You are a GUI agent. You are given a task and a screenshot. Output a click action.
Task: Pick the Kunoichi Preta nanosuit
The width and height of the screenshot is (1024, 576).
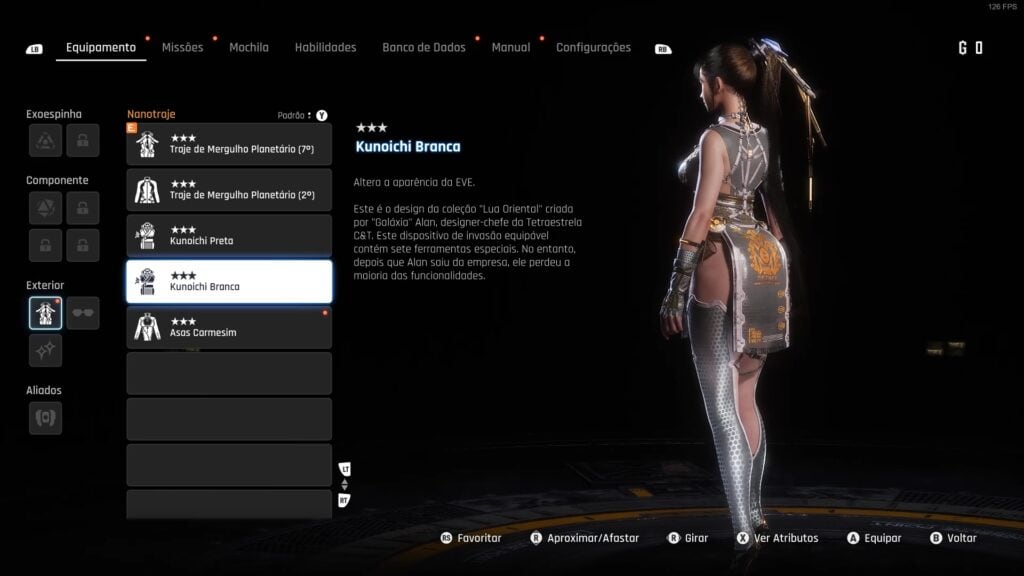click(x=229, y=236)
